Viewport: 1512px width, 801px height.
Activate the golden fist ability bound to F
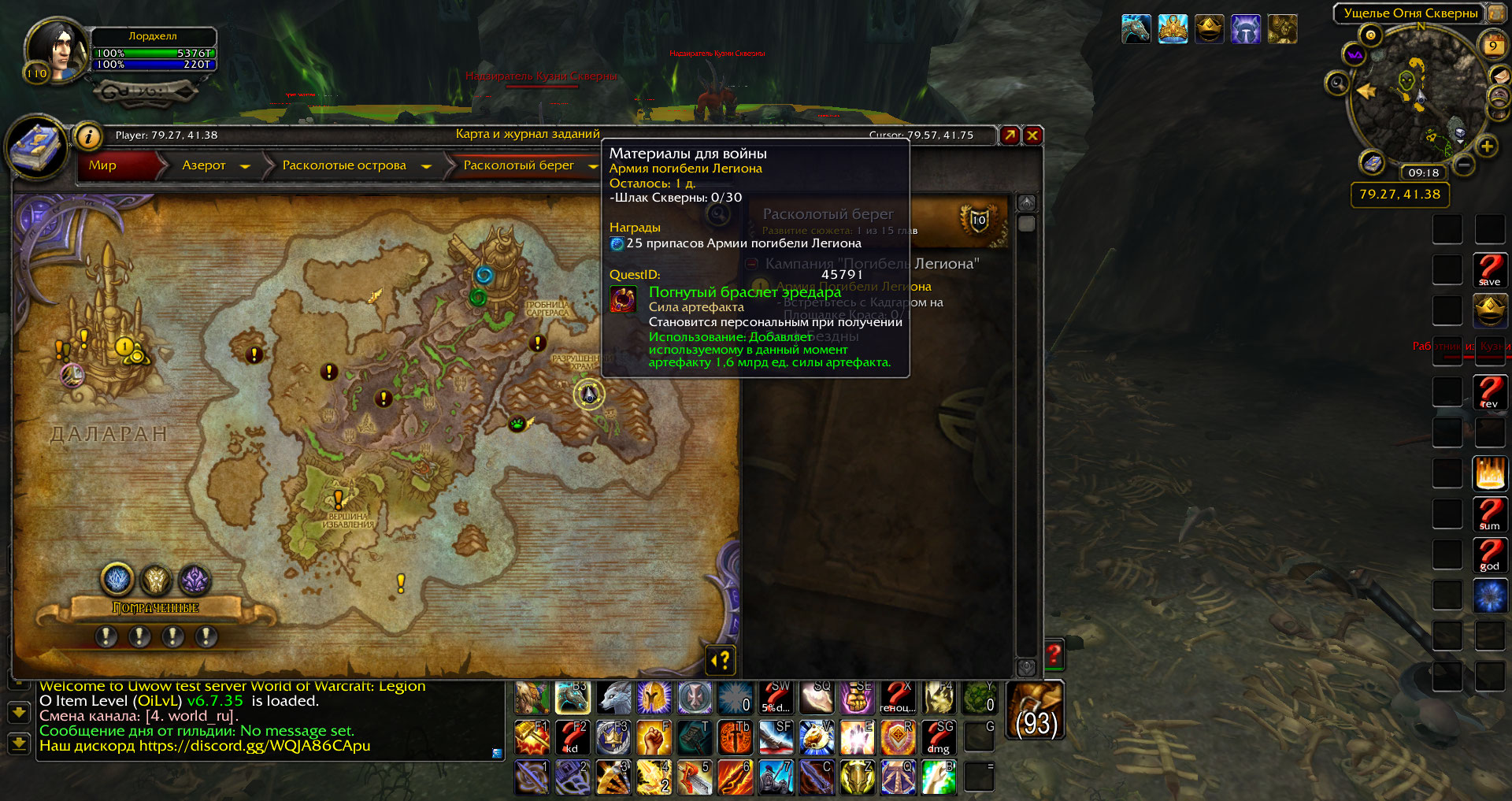(x=654, y=738)
